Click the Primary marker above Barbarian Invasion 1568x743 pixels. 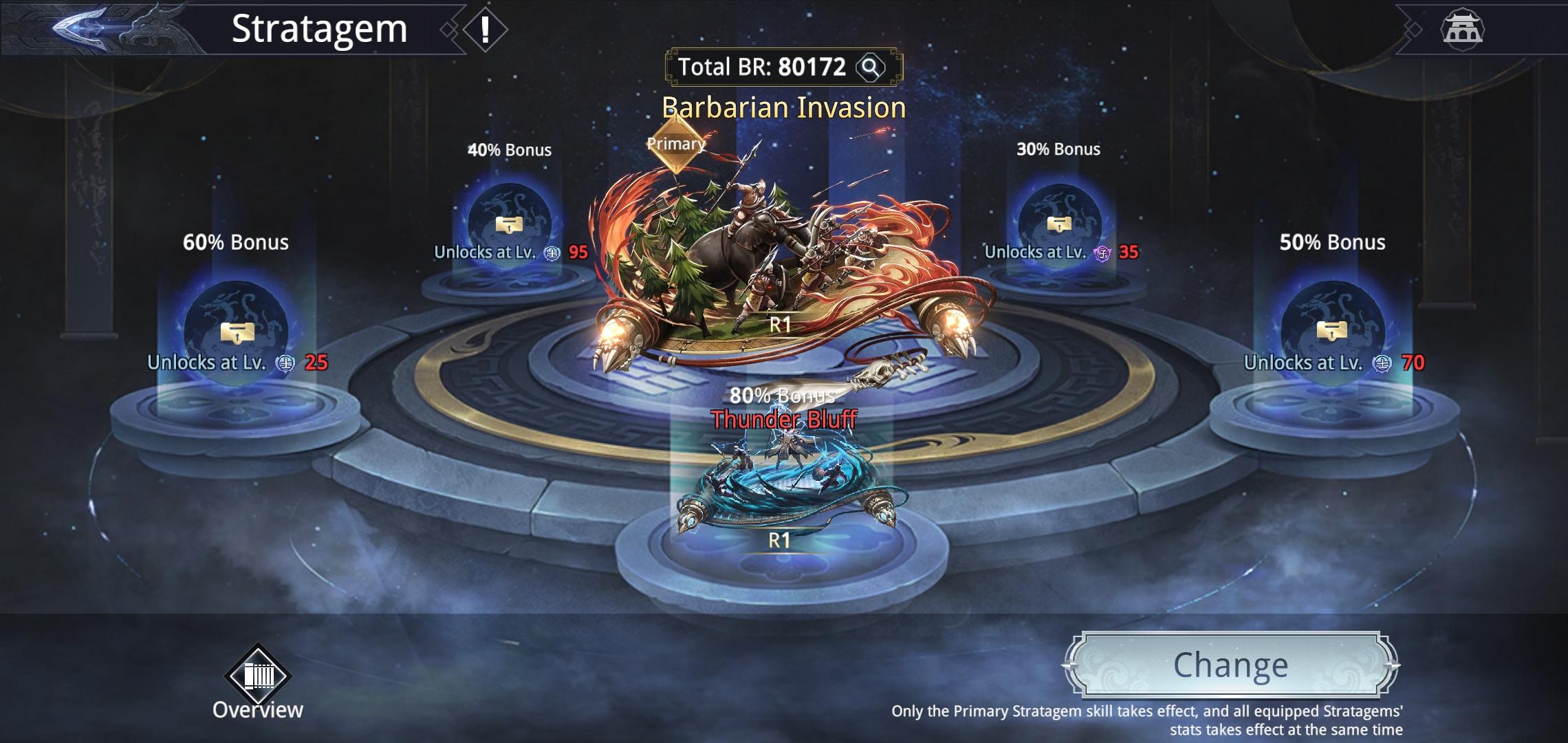(675, 144)
